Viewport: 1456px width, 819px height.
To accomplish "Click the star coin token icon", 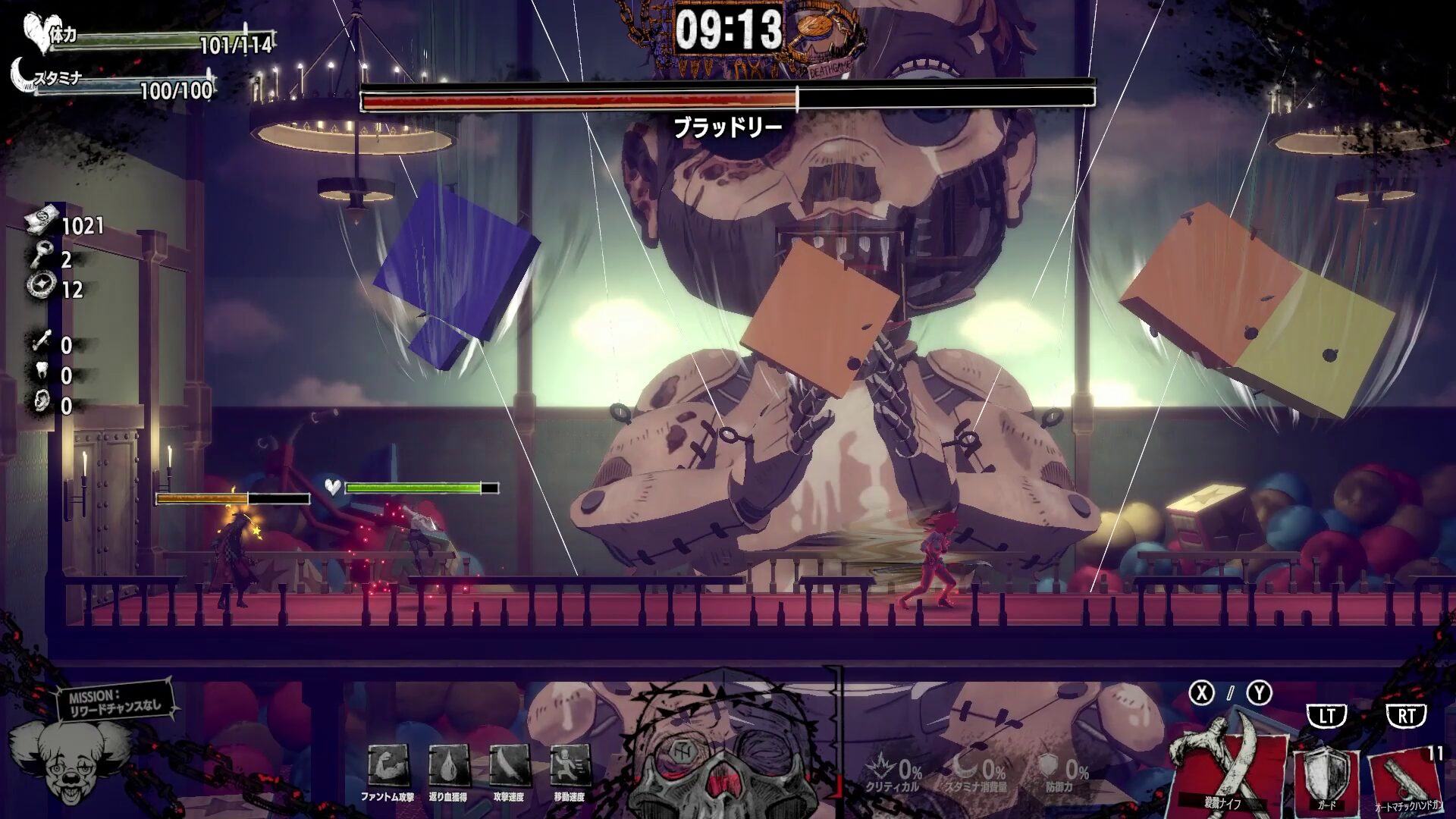I will click(39, 287).
